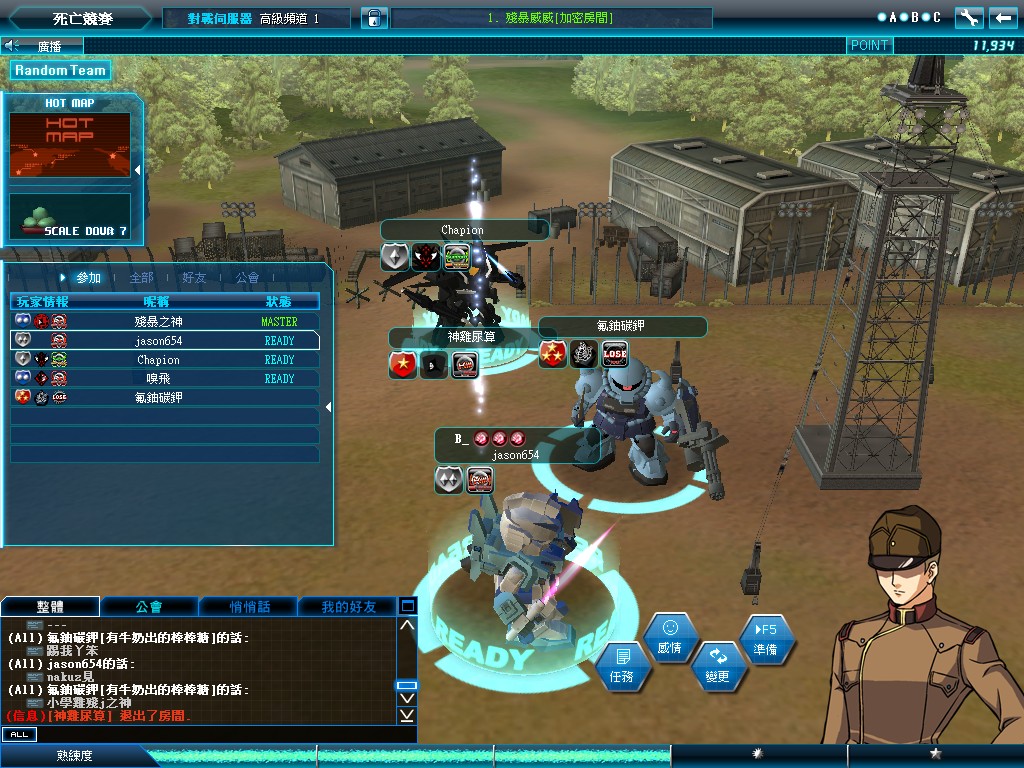Select player row Chapion
This screenshot has height=768, width=1024.
pyautogui.click(x=165, y=360)
